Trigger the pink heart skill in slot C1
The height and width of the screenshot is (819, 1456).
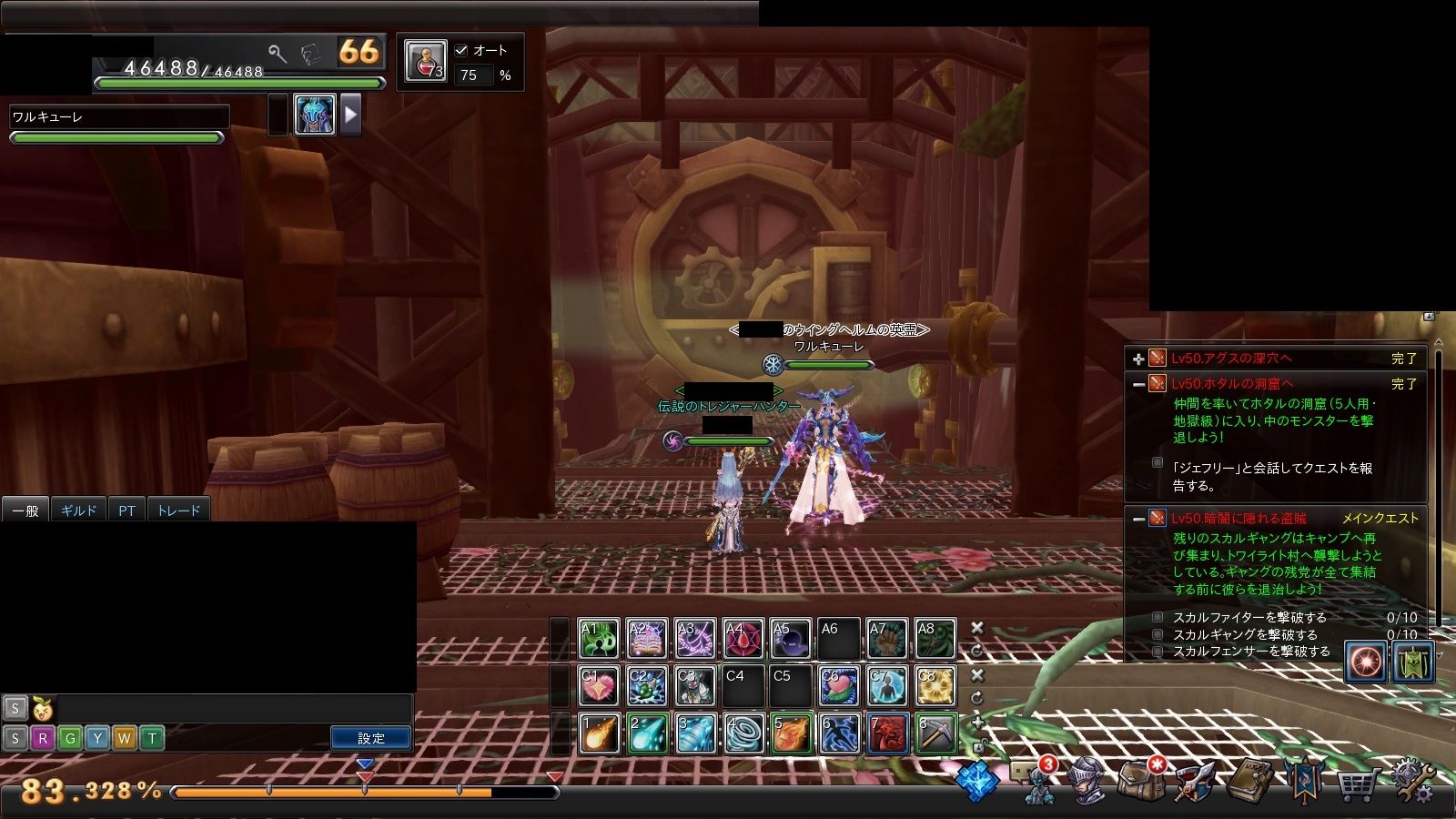pos(599,686)
